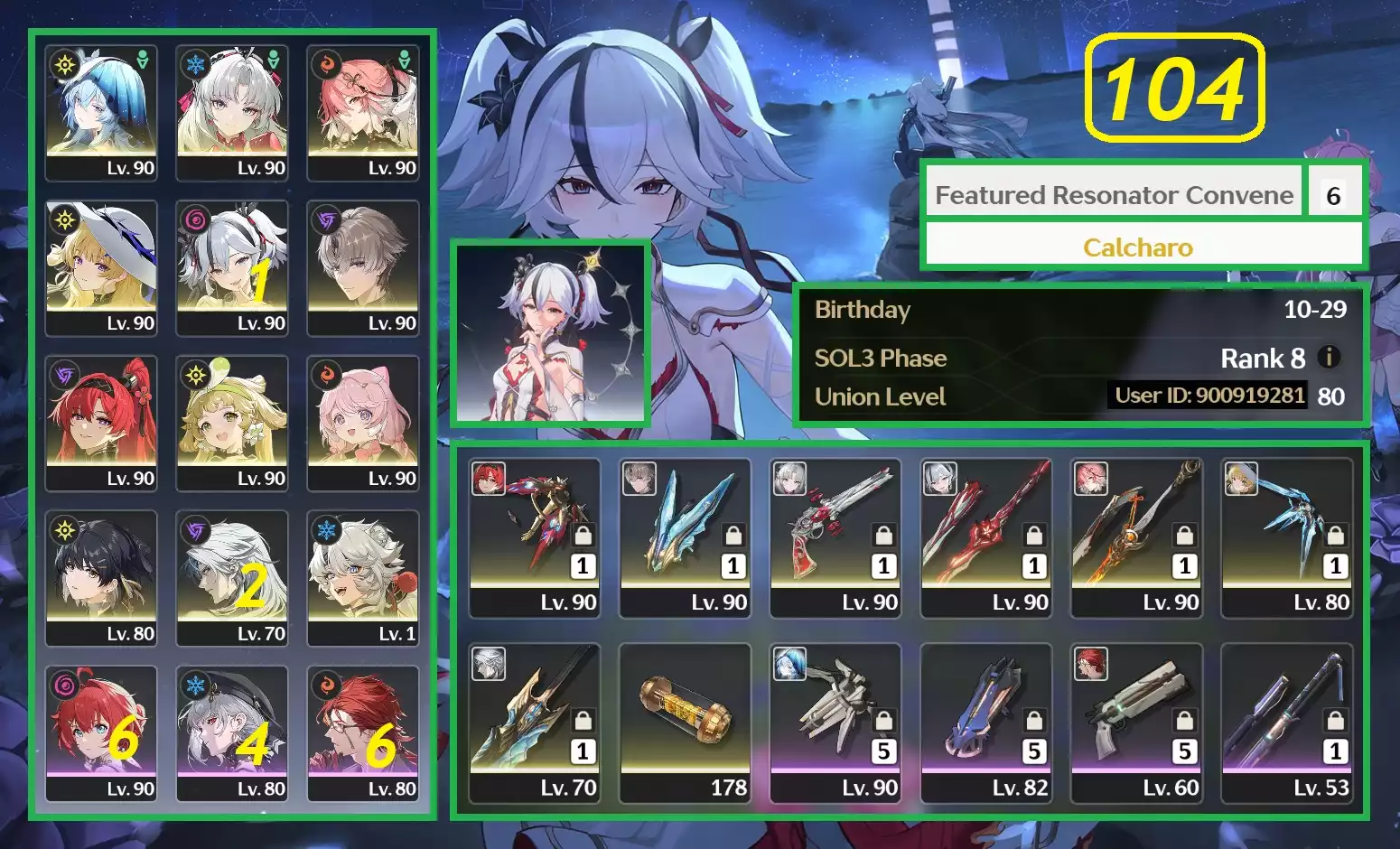This screenshot has width=1400, height=849.
Task: Select the Lv. 80 blue rectifier weapon
Action: point(1287,537)
